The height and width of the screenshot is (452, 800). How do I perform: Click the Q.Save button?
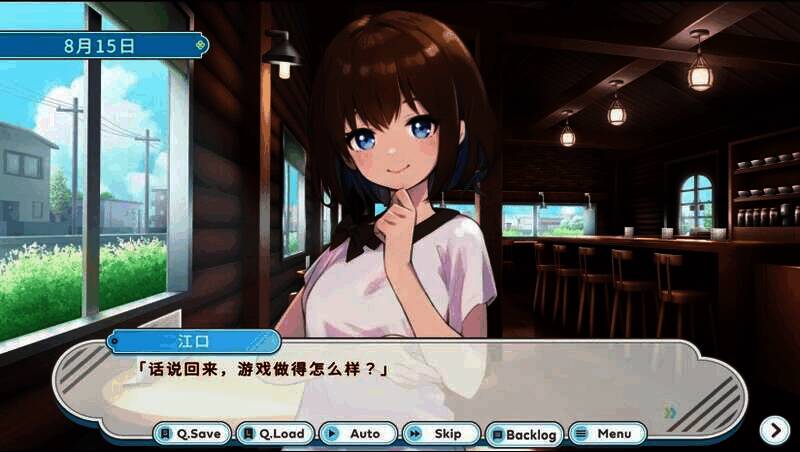click(192, 434)
